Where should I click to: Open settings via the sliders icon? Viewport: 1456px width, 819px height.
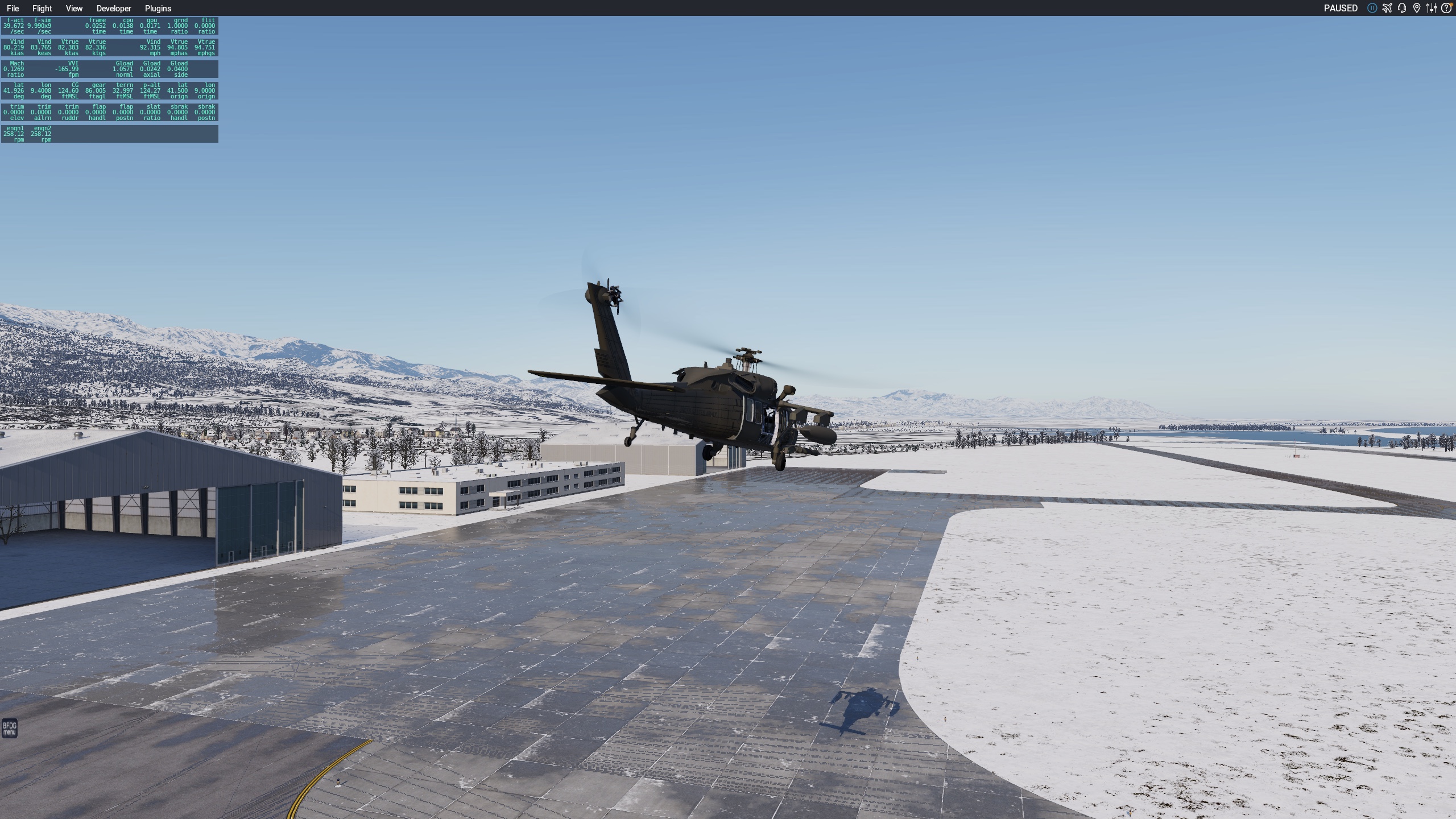[1432, 8]
